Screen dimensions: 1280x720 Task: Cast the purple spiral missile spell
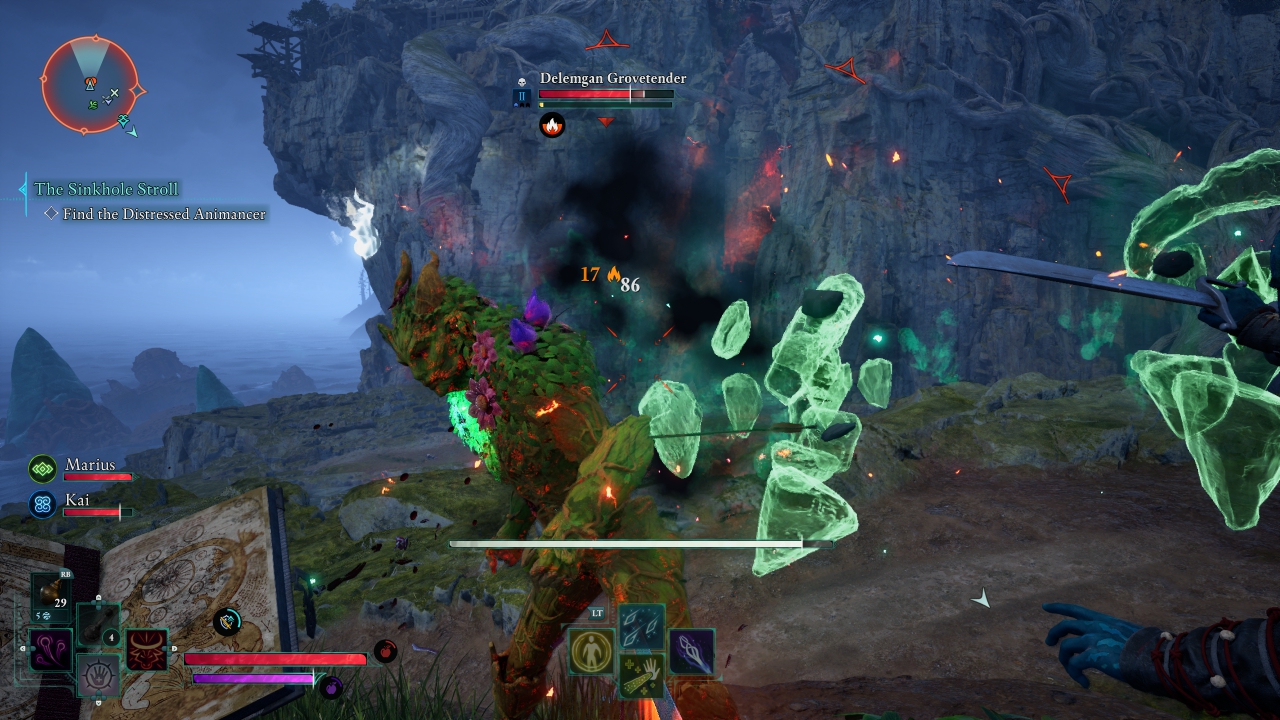pyautogui.click(x=690, y=652)
